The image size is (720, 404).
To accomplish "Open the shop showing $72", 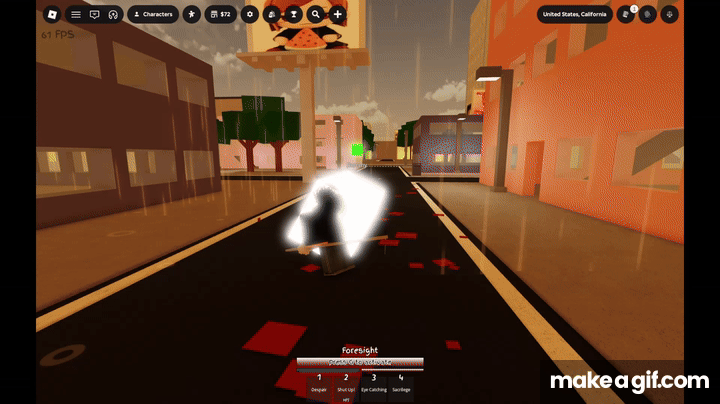I will [x=219, y=14].
